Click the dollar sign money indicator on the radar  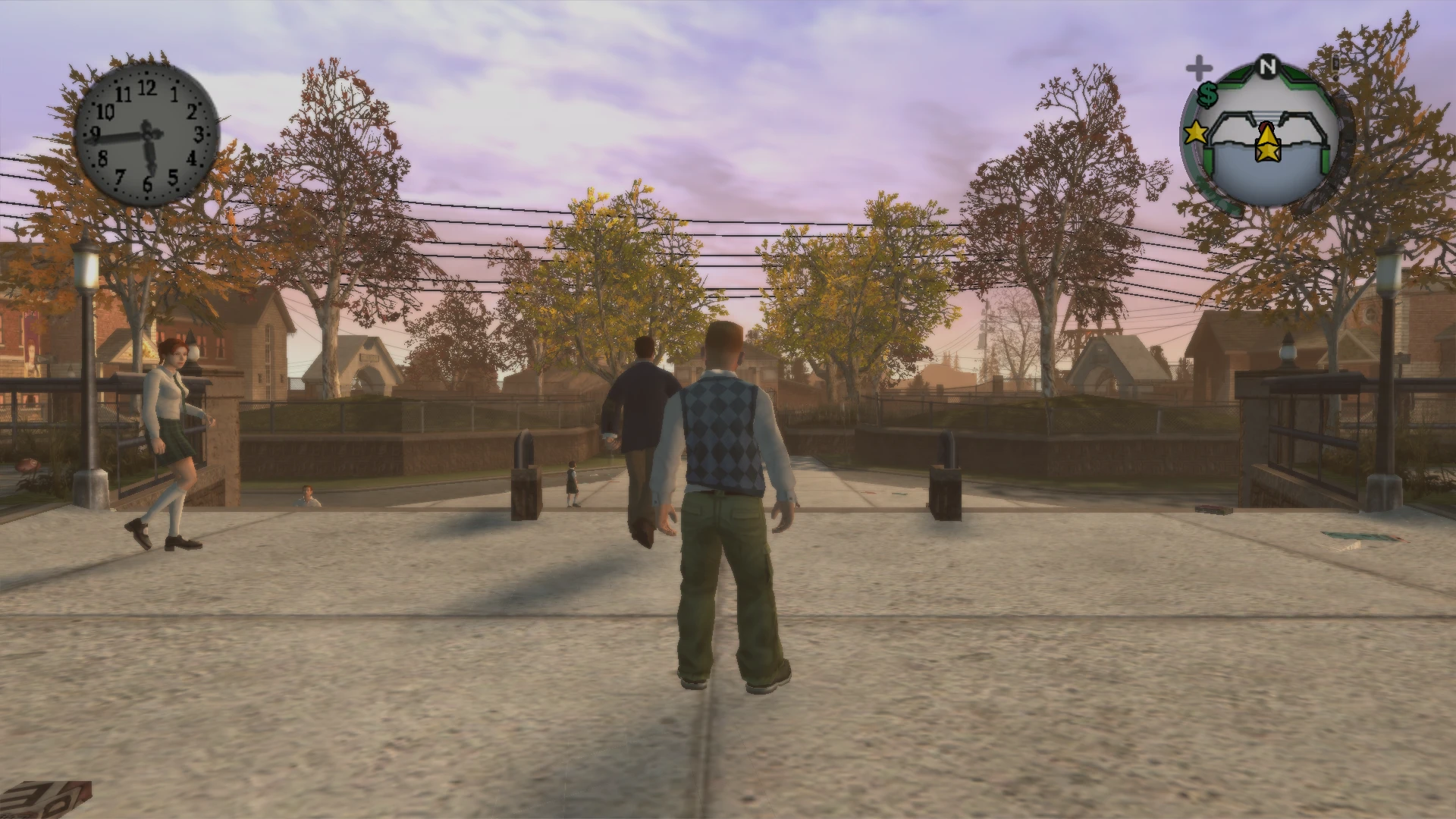(1208, 94)
